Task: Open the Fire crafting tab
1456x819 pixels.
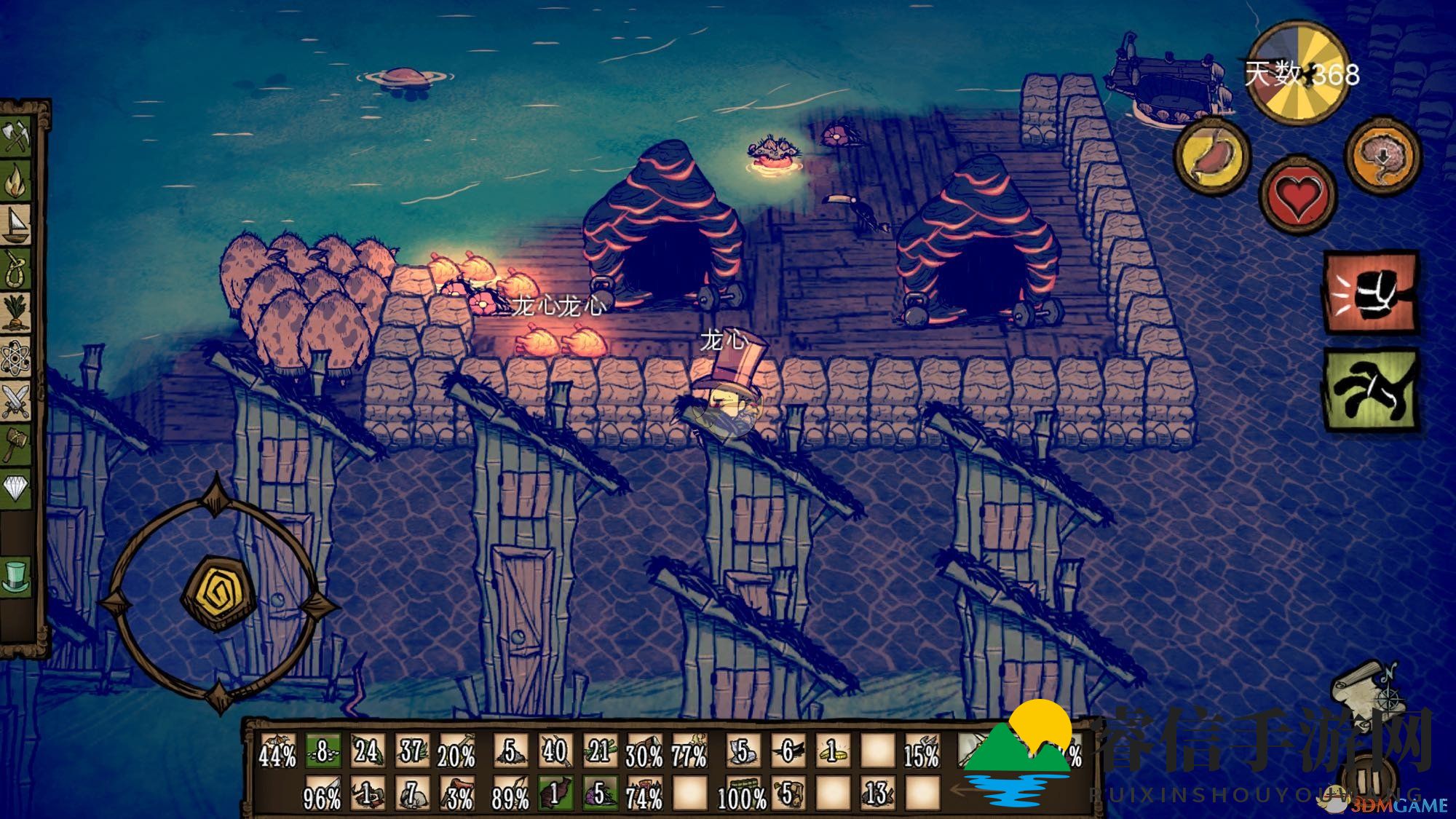Action: [16, 182]
